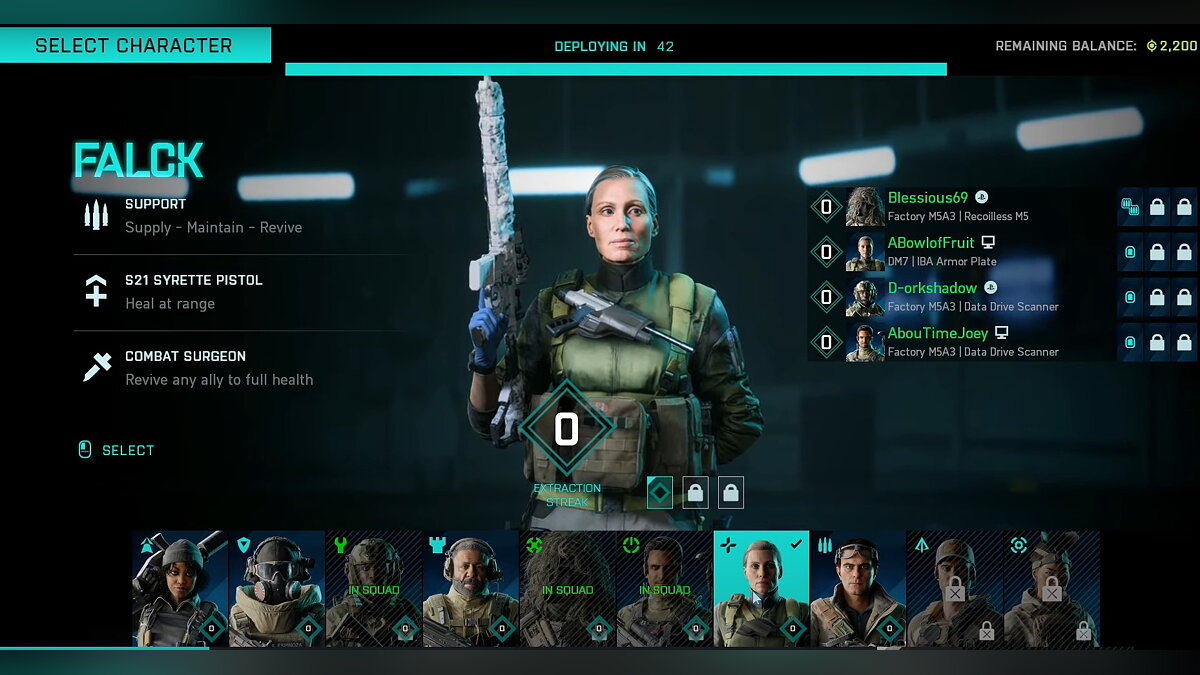This screenshot has height=675, width=1200.
Task: Select squad member ABowlofFruit's row
Action: 960,252
